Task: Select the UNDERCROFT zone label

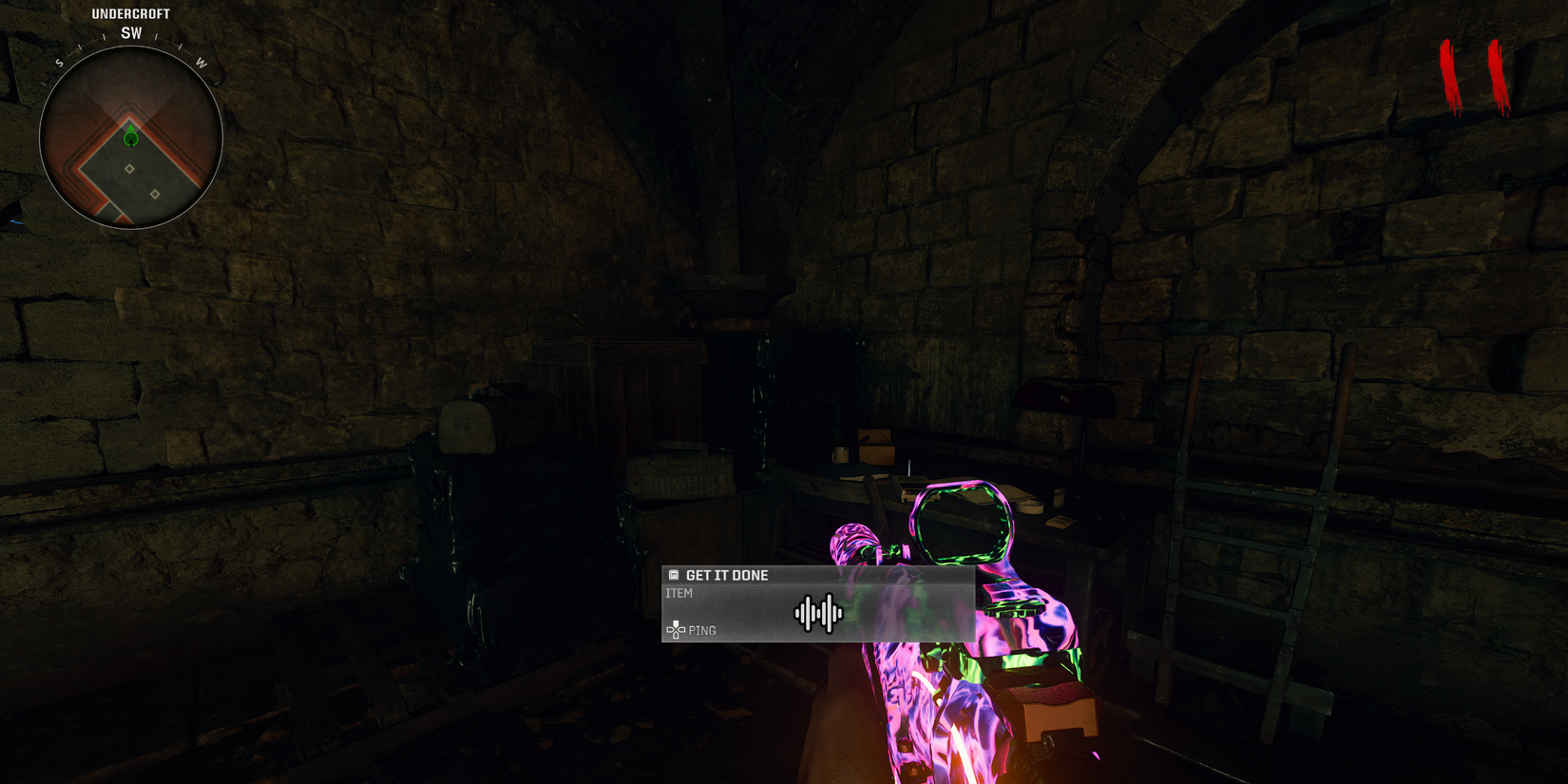Action: [130, 13]
